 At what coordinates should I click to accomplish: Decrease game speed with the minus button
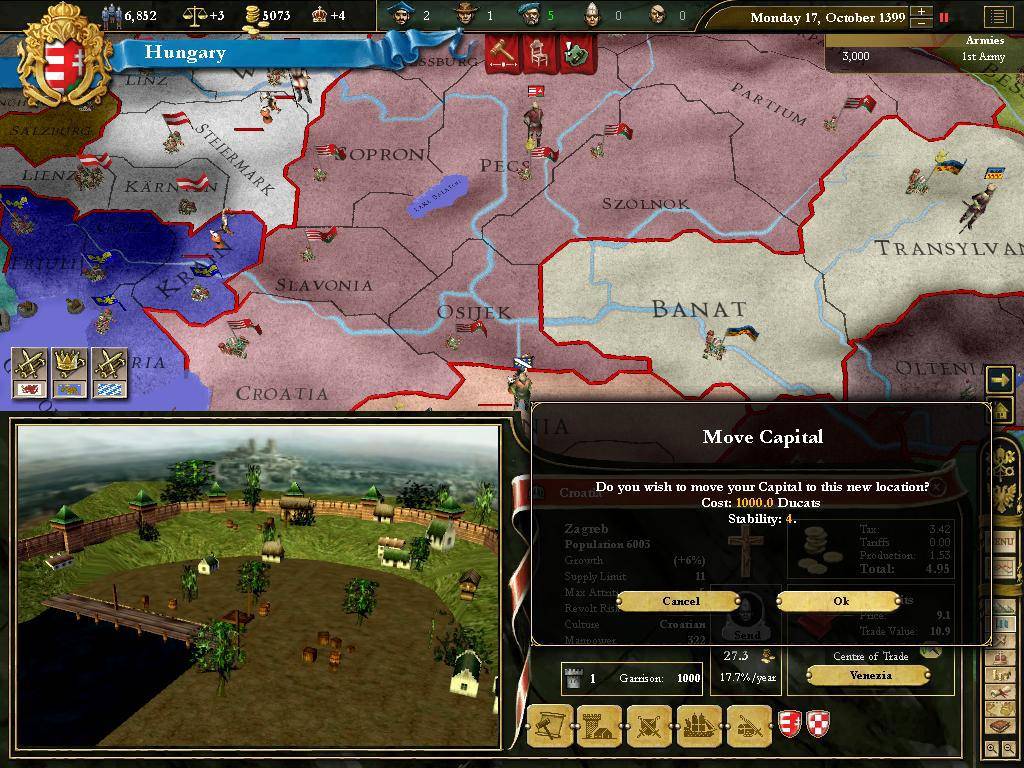click(920, 23)
